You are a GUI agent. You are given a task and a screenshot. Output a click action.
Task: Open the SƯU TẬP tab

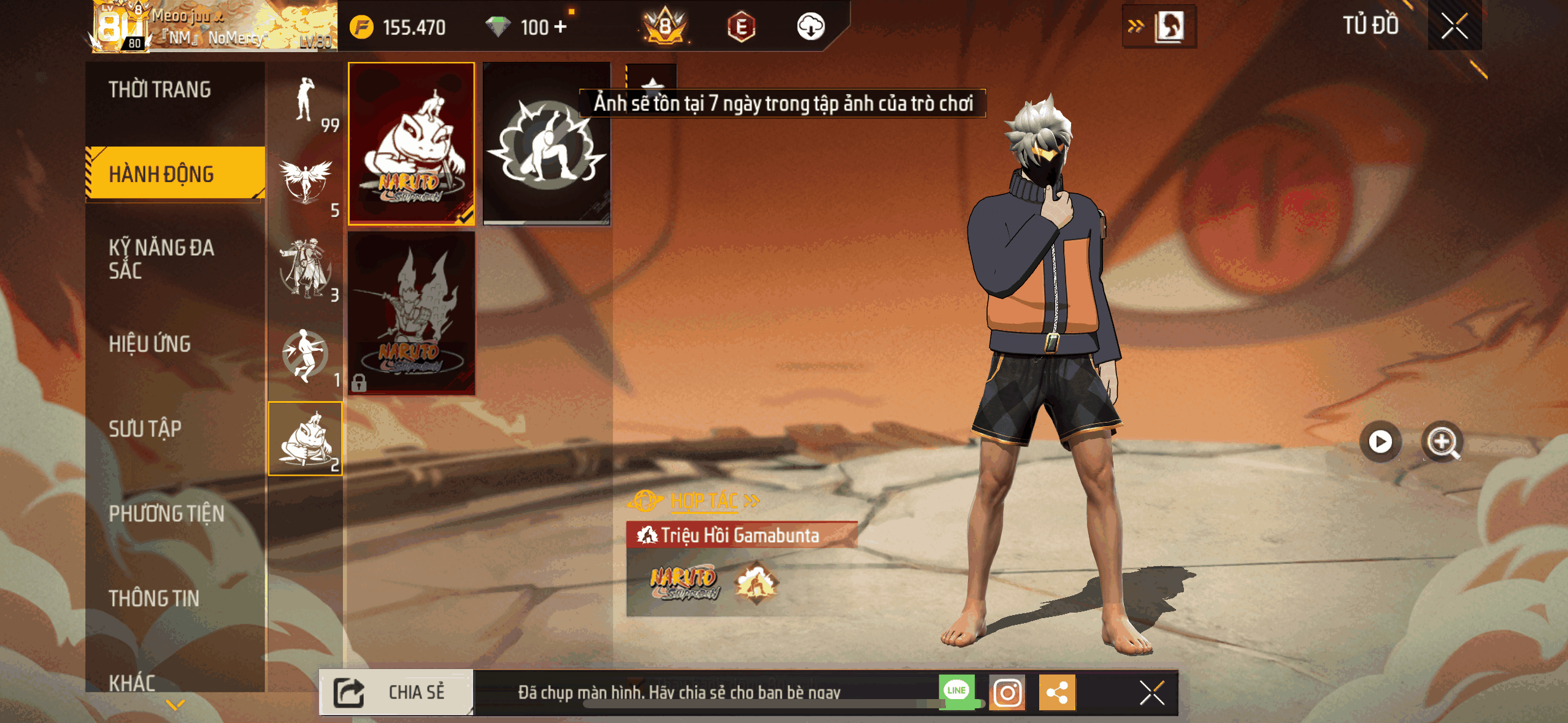(145, 429)
